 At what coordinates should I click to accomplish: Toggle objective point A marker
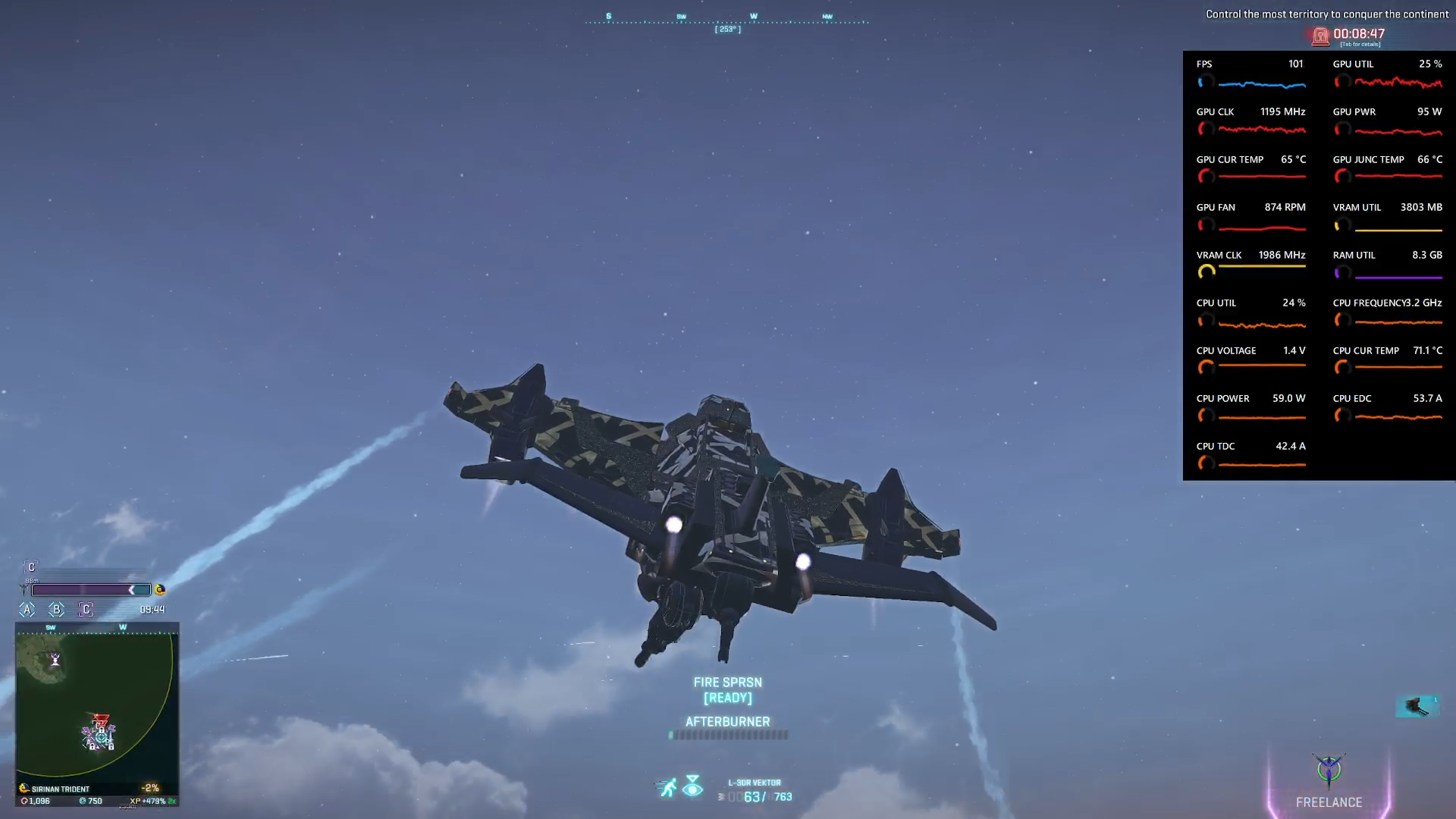pyautogui.click(x=27, y=609)
